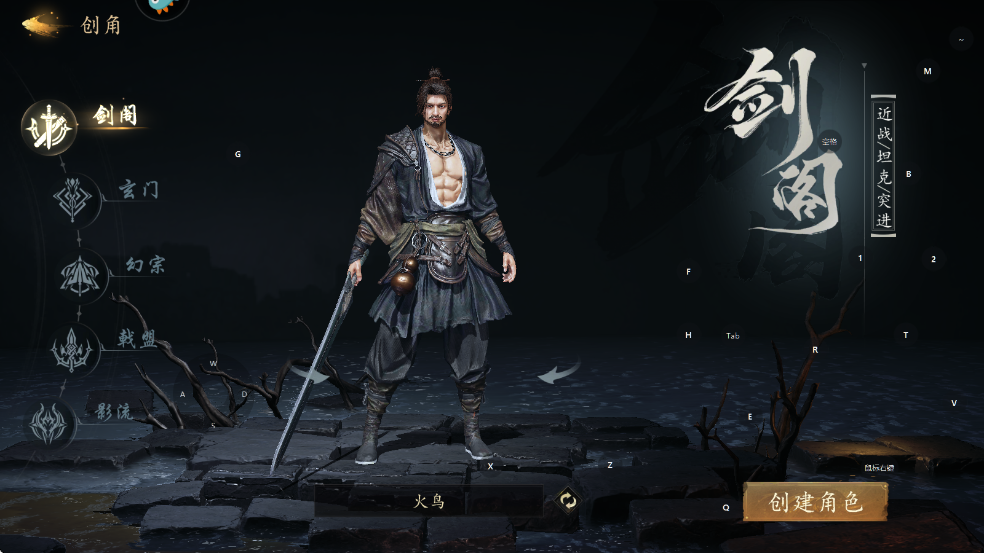Rotate the character with the right arrow
984x553 pixels.
click(x=559, y=374)
